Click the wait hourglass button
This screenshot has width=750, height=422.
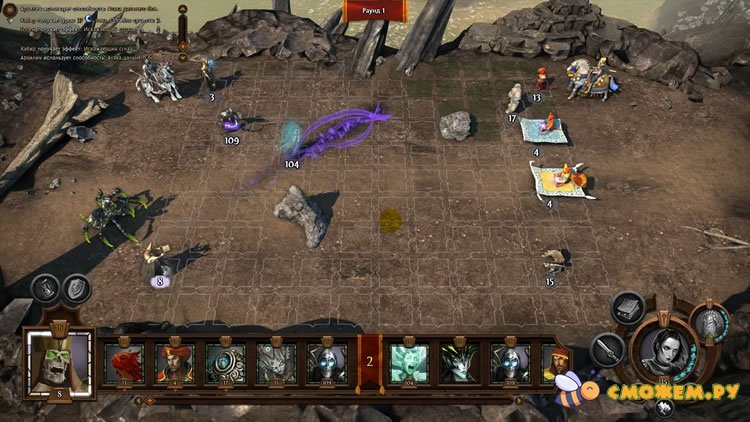(x=46, y=289)
